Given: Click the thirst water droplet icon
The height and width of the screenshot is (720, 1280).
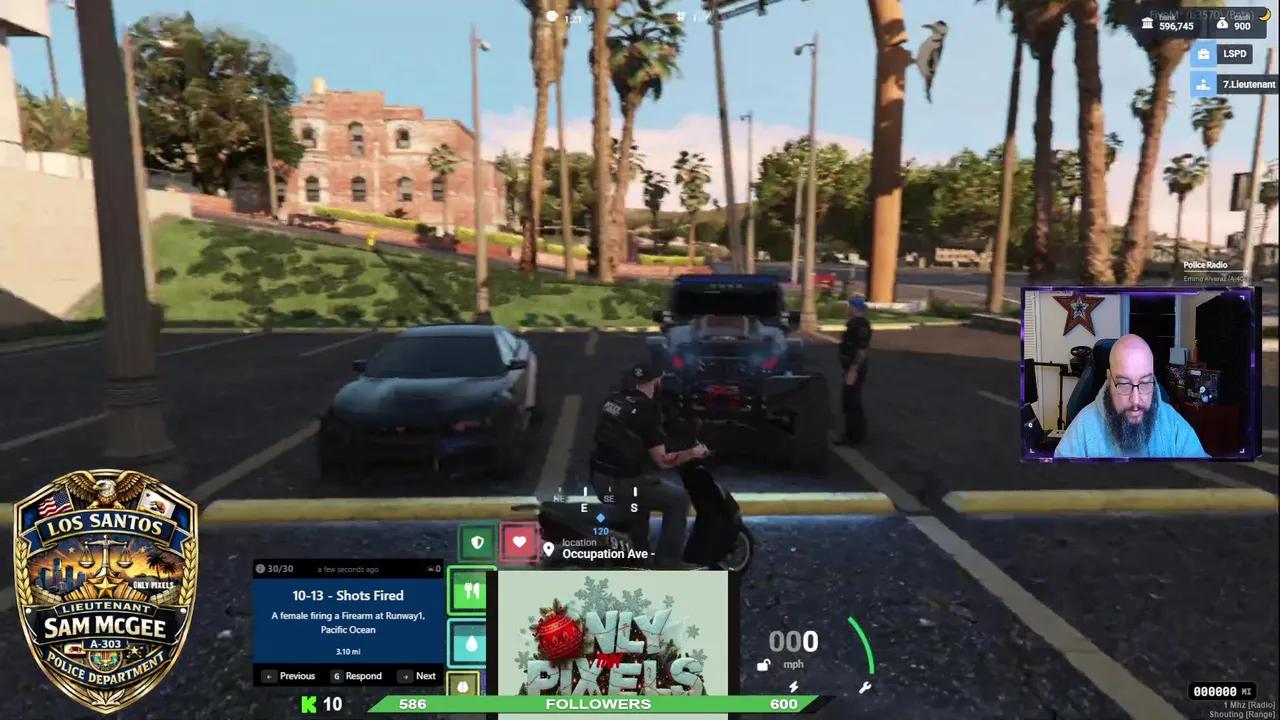Looking at the screenshot, I should click(x=470, y=643).
